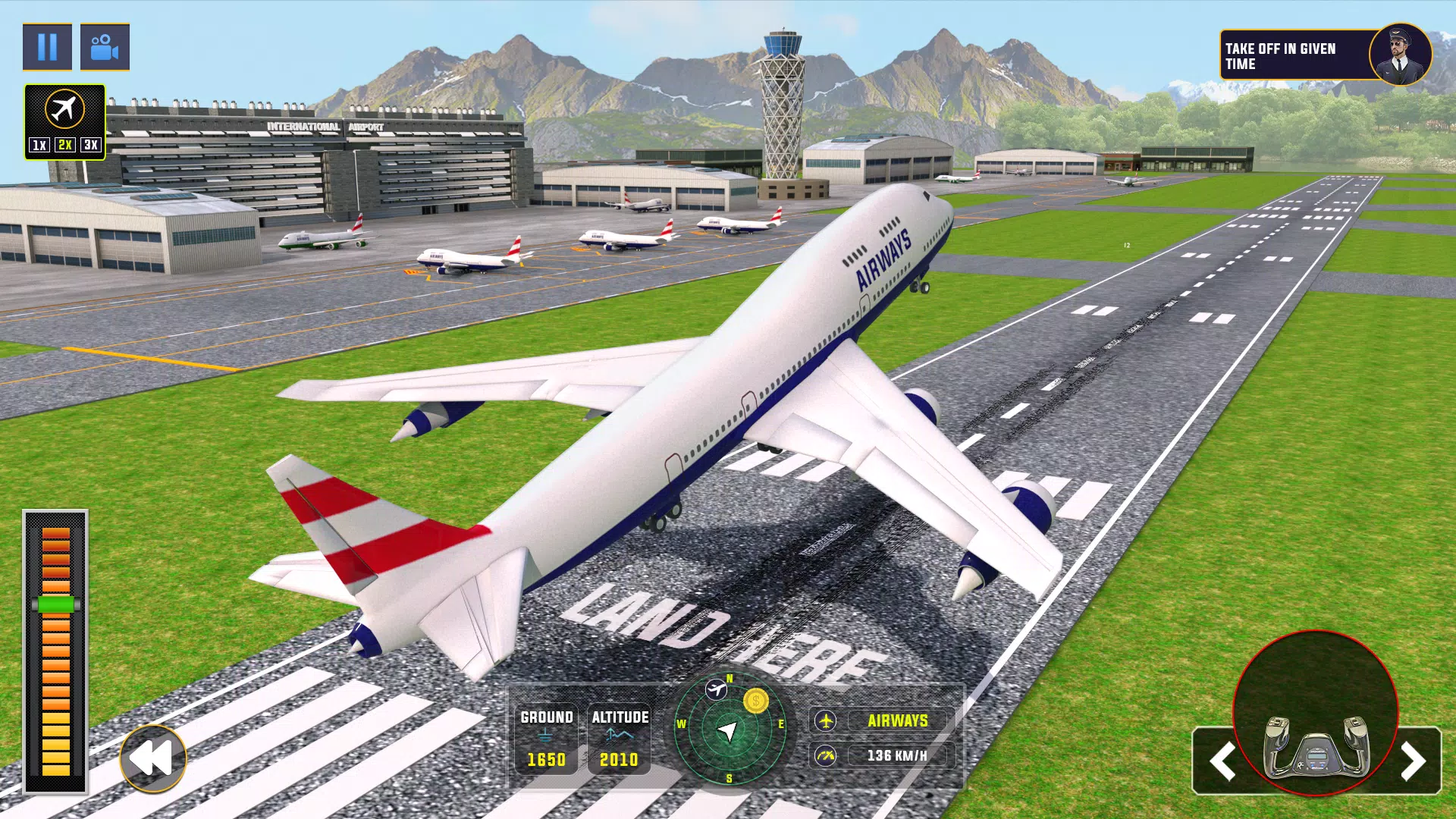Screen dimensions: 1456x819
Task: Open the camera view switcher
Action: pyautogui.click(x=105, y=47)
